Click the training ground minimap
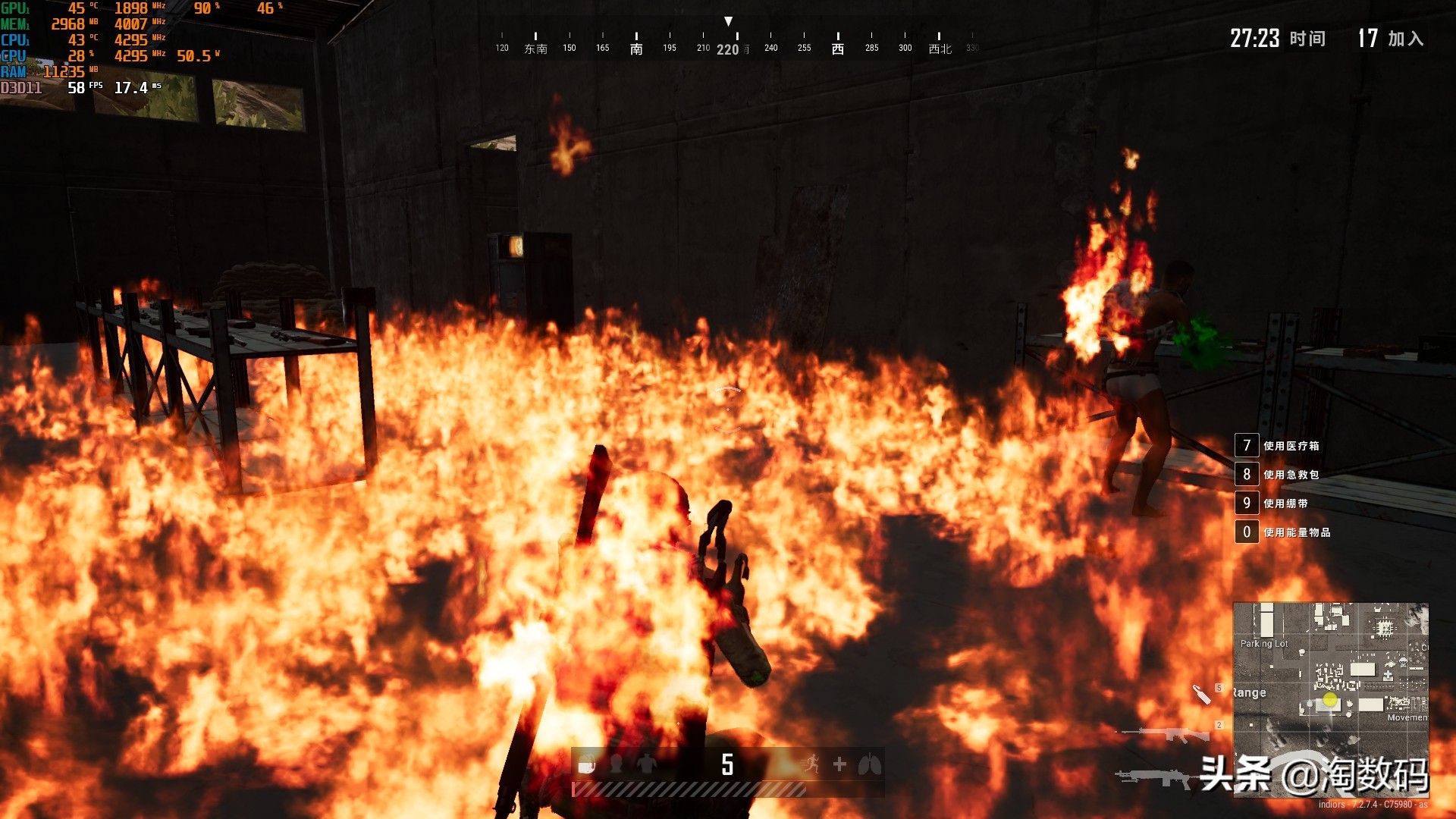The height and width of the screenshot is (819, 1456). [x=1330, y=699]
